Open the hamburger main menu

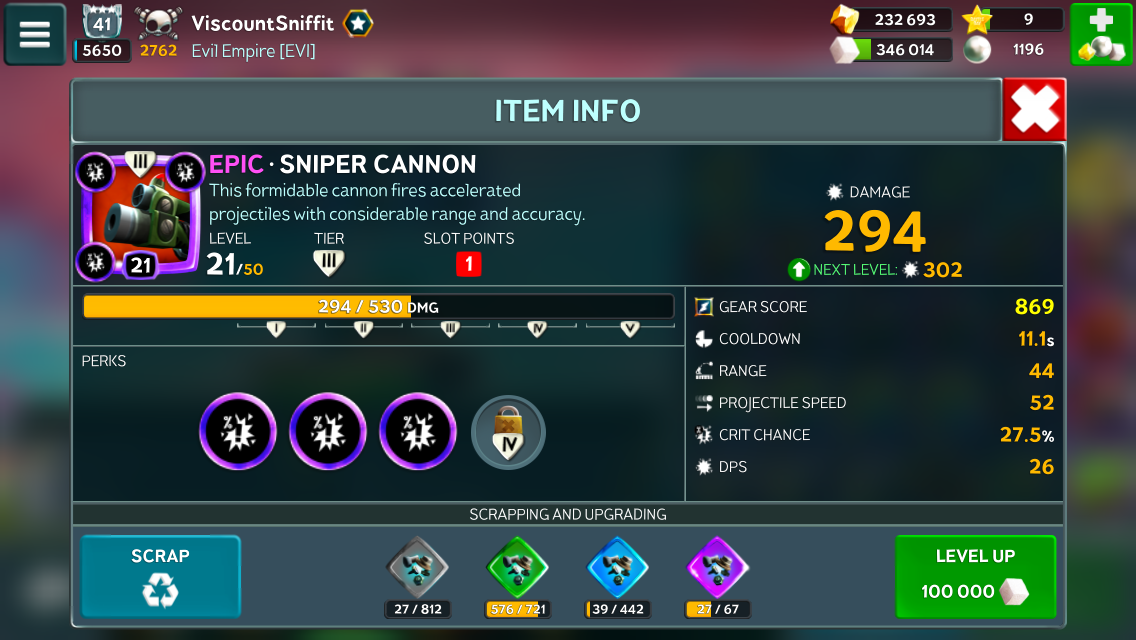35,34
